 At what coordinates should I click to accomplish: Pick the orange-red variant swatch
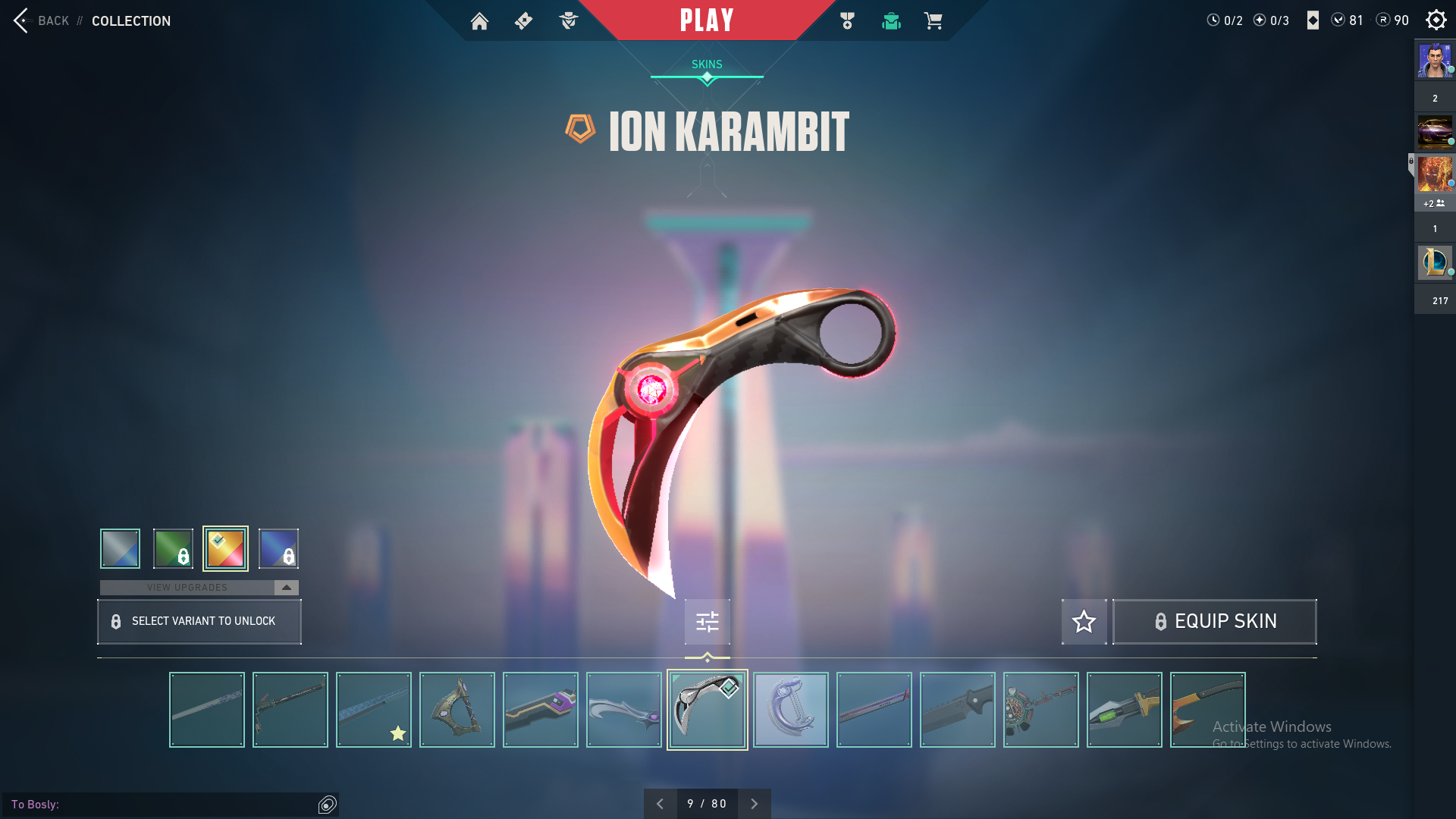point(225,548)
